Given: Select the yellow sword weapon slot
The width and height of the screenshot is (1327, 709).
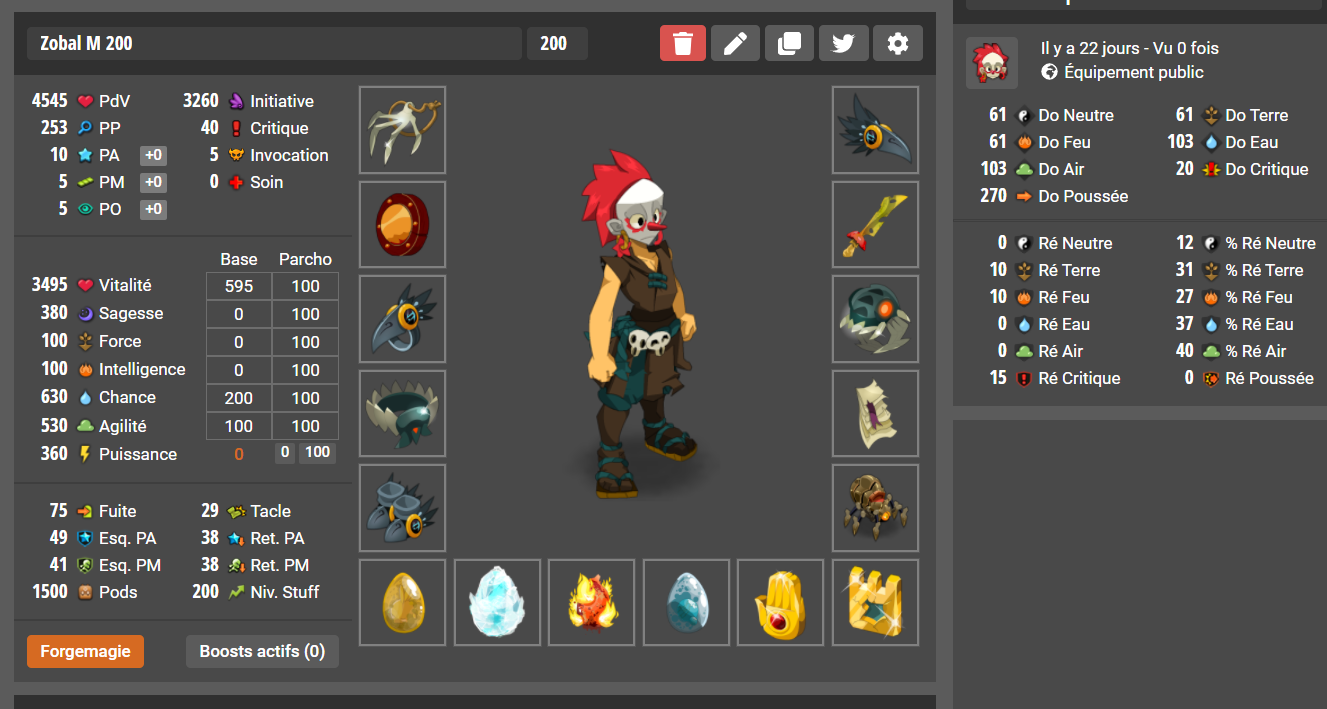Looking at the screenshot, I should (875, 225).
